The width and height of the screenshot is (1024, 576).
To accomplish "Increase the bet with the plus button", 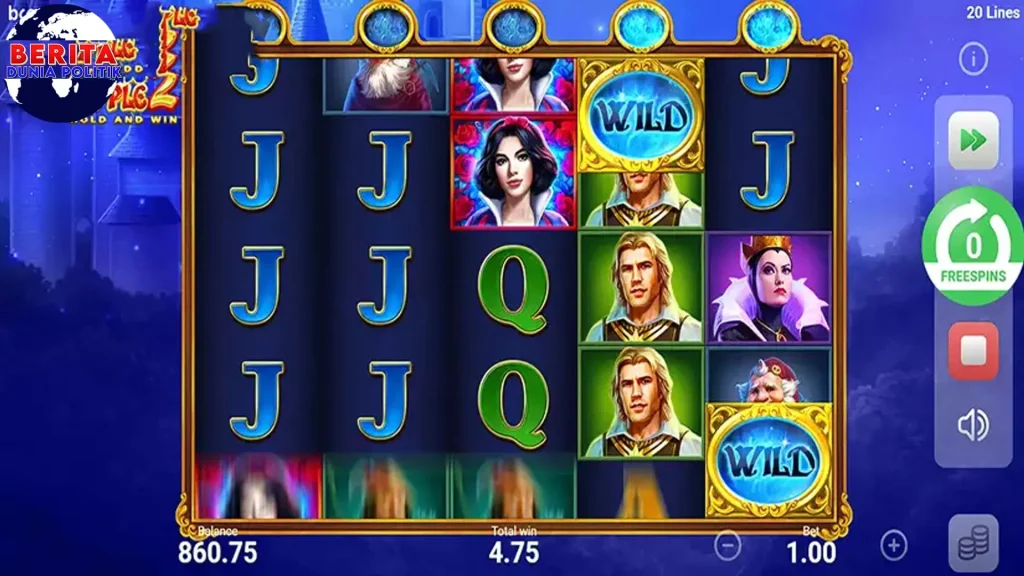I will (893, 545).
